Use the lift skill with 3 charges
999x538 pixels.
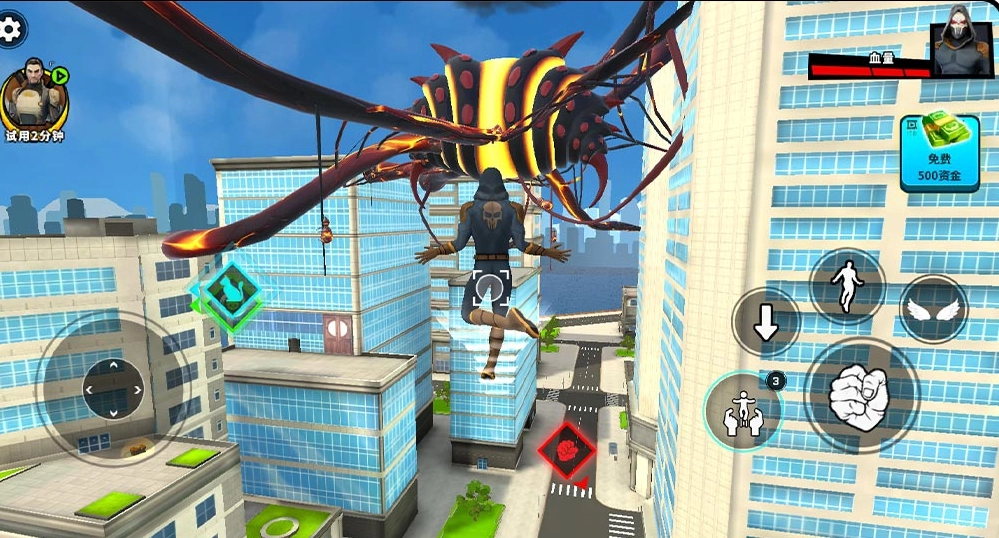pos(743,412)
